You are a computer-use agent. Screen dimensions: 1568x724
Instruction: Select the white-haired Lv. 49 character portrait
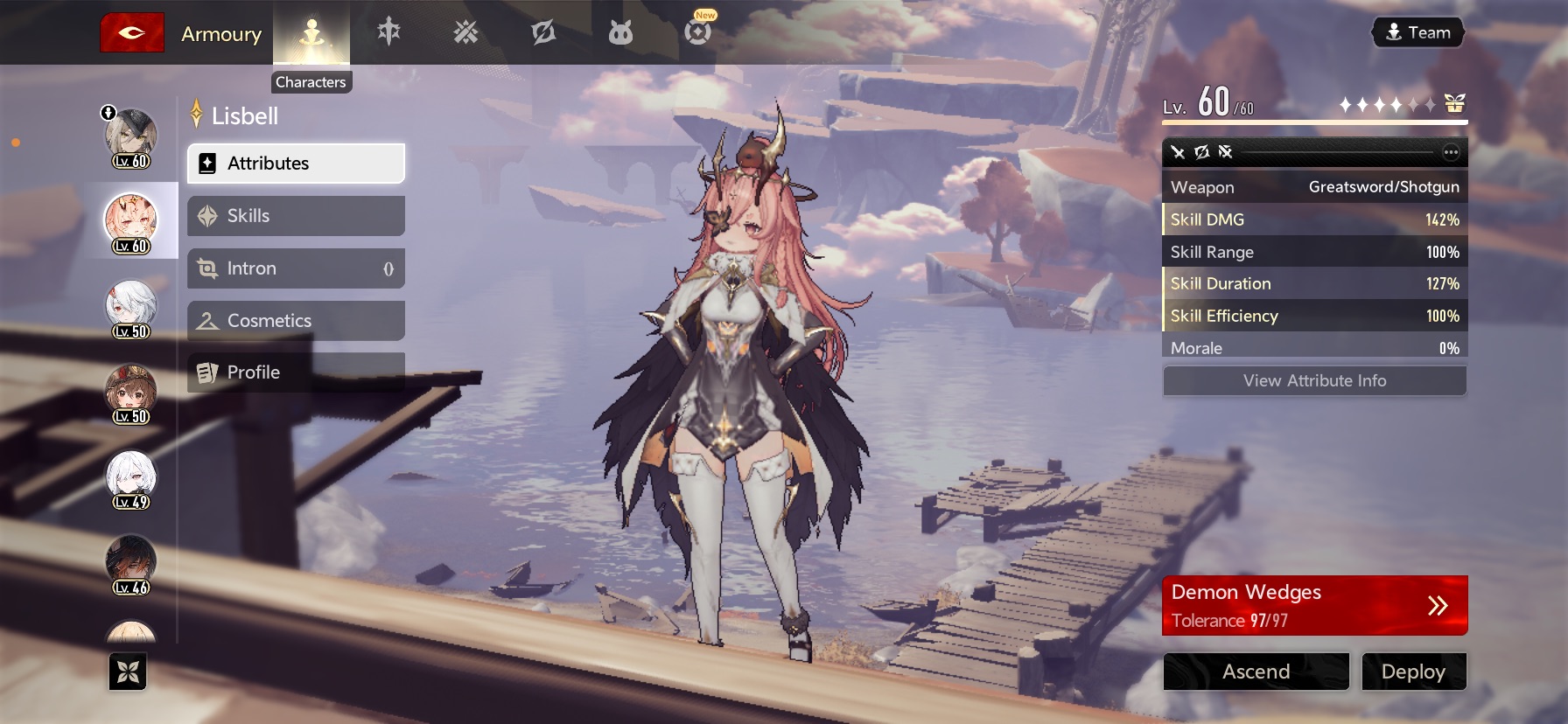[x=131, y=478]
